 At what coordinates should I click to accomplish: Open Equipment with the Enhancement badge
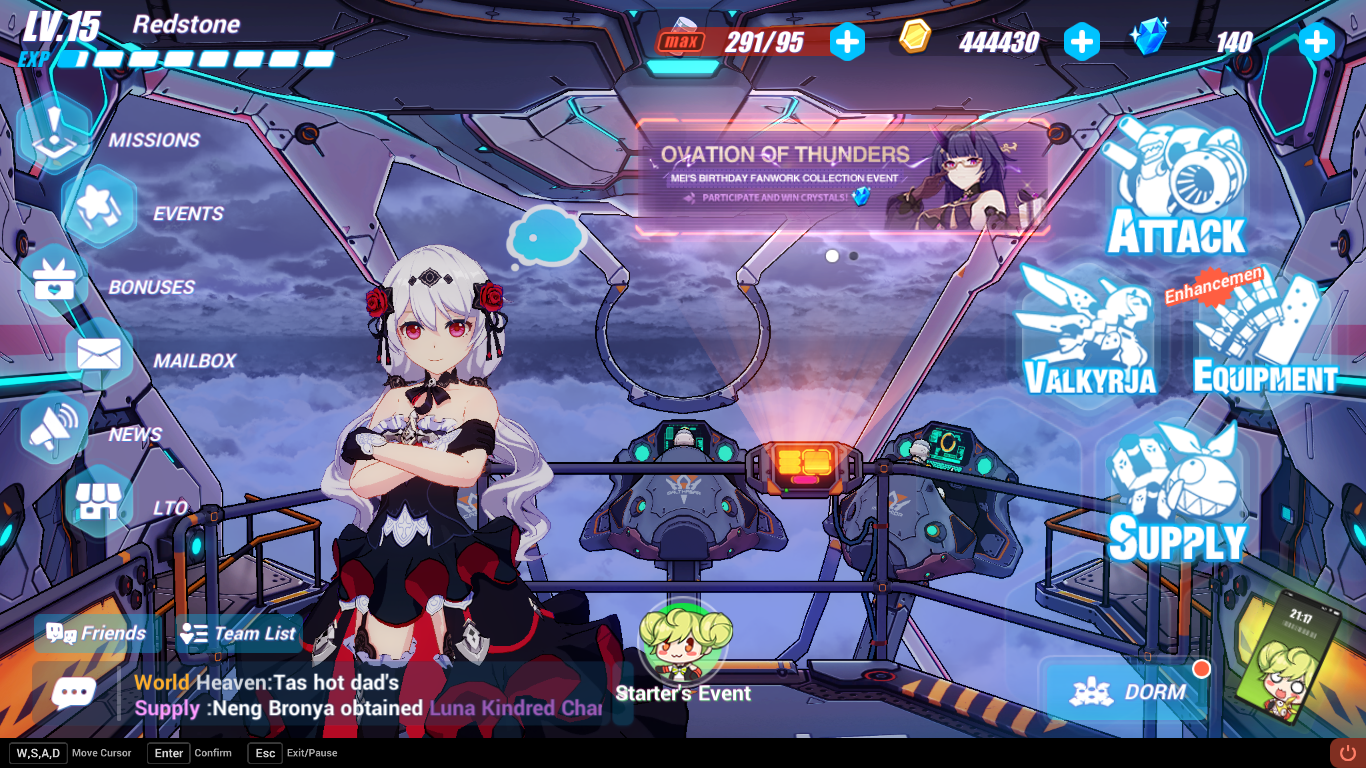coord(1256,330)
